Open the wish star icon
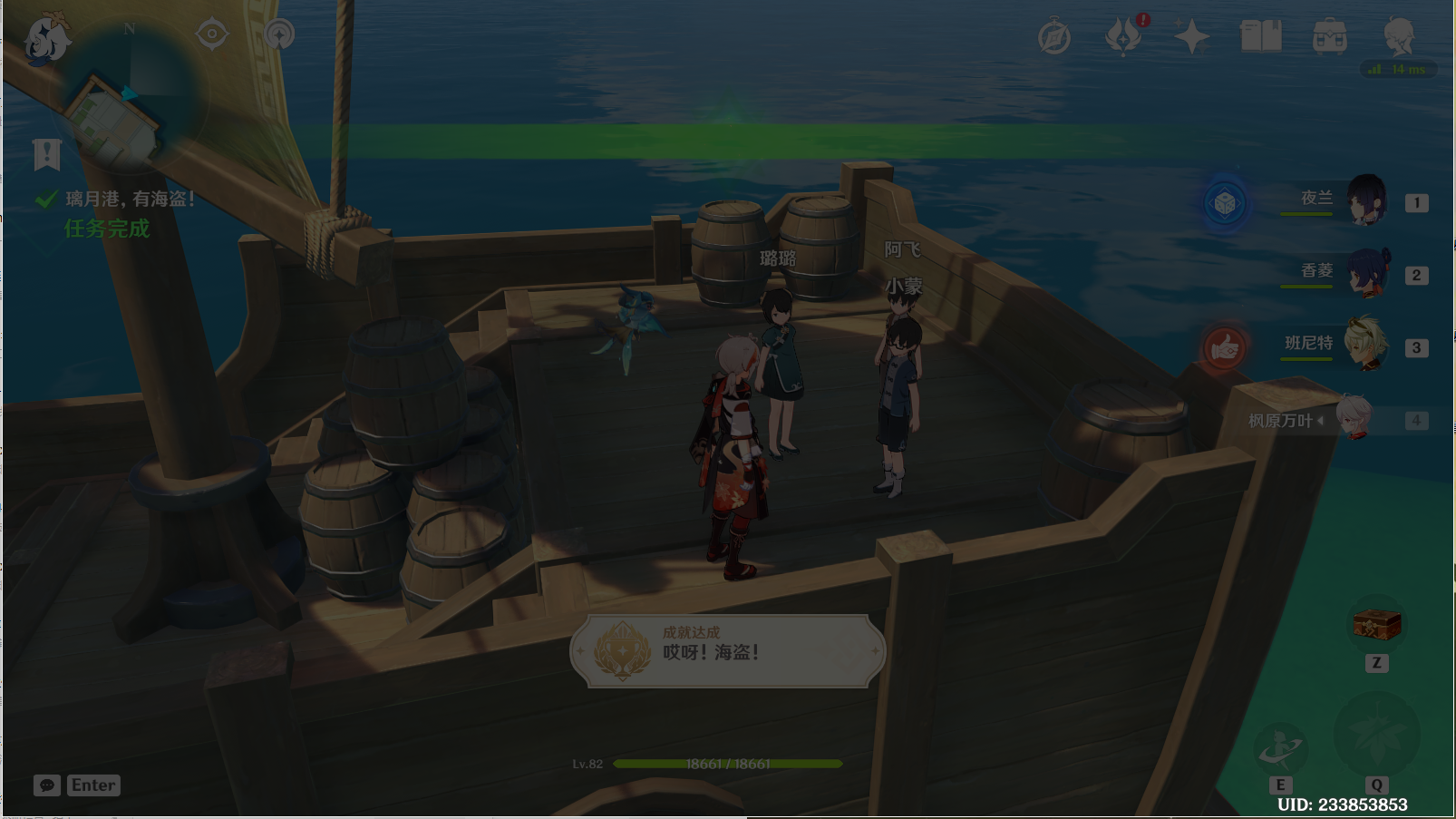 click(1192, 37)
